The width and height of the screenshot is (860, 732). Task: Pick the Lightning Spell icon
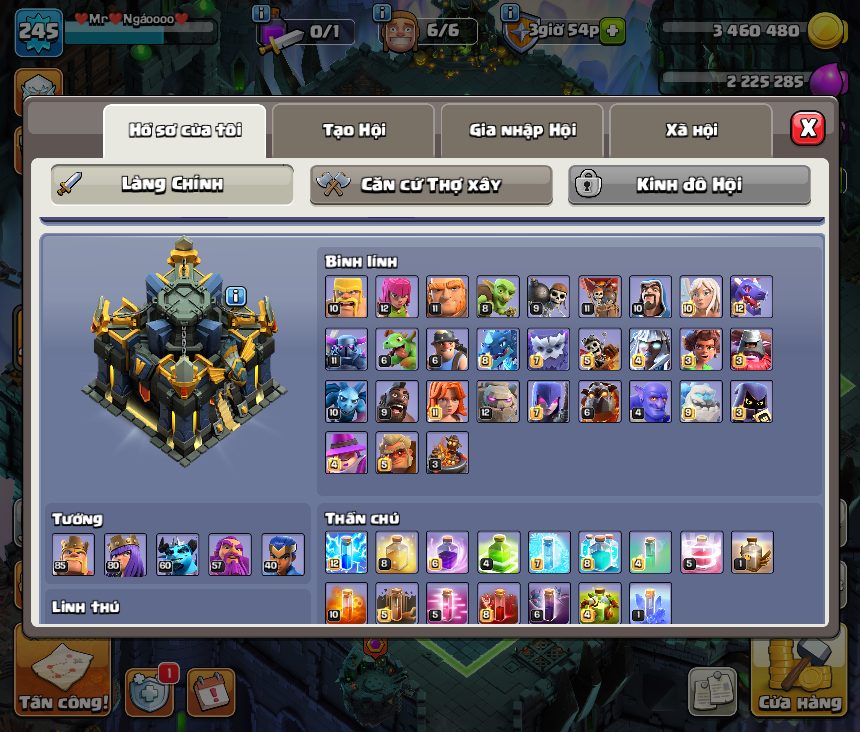tap(346, 552)
